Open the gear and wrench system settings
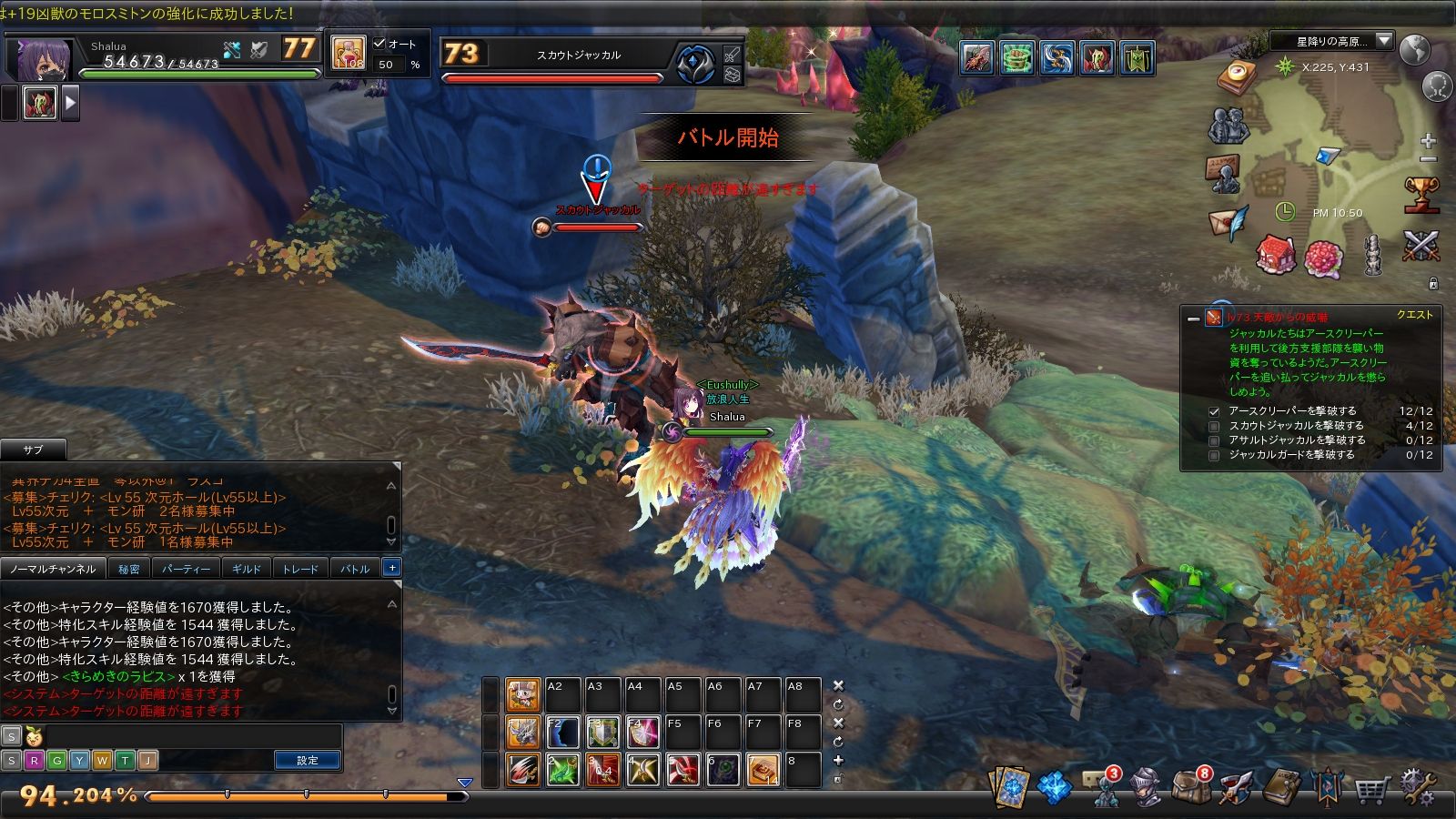 [x=1417, y=788]
